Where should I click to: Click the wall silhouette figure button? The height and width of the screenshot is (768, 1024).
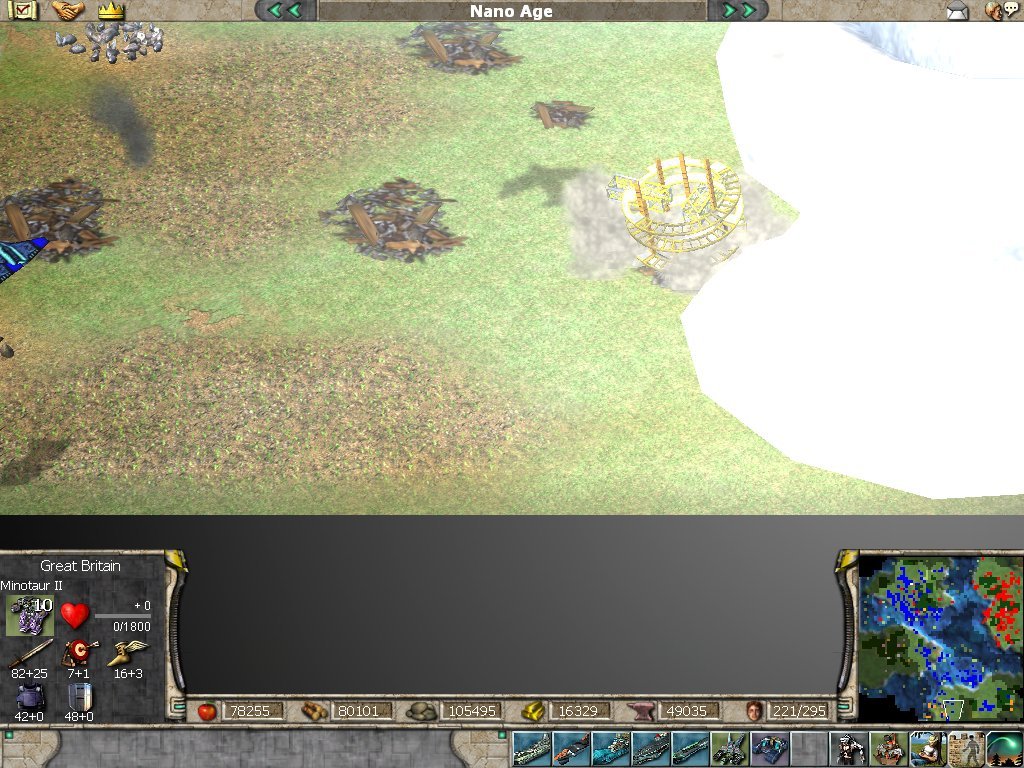966,748
